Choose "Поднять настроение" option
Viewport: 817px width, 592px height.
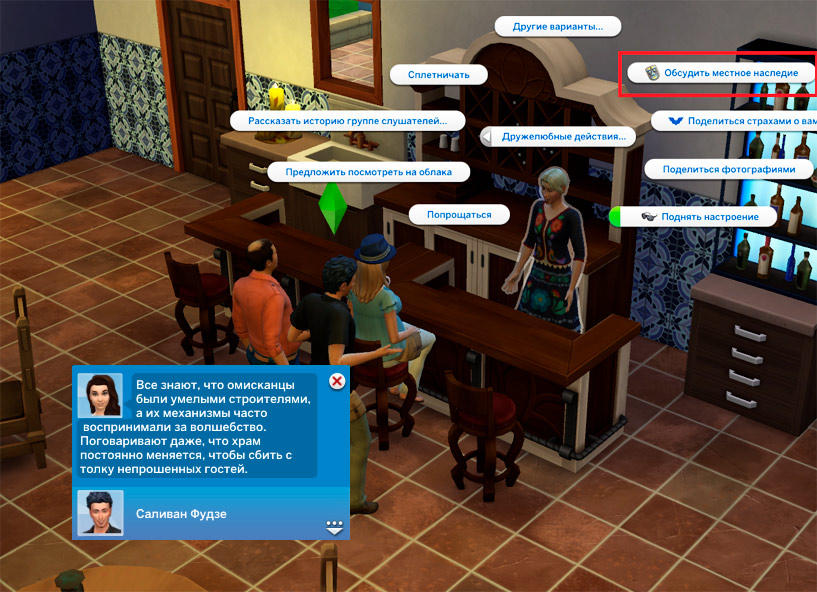point(698,216)
